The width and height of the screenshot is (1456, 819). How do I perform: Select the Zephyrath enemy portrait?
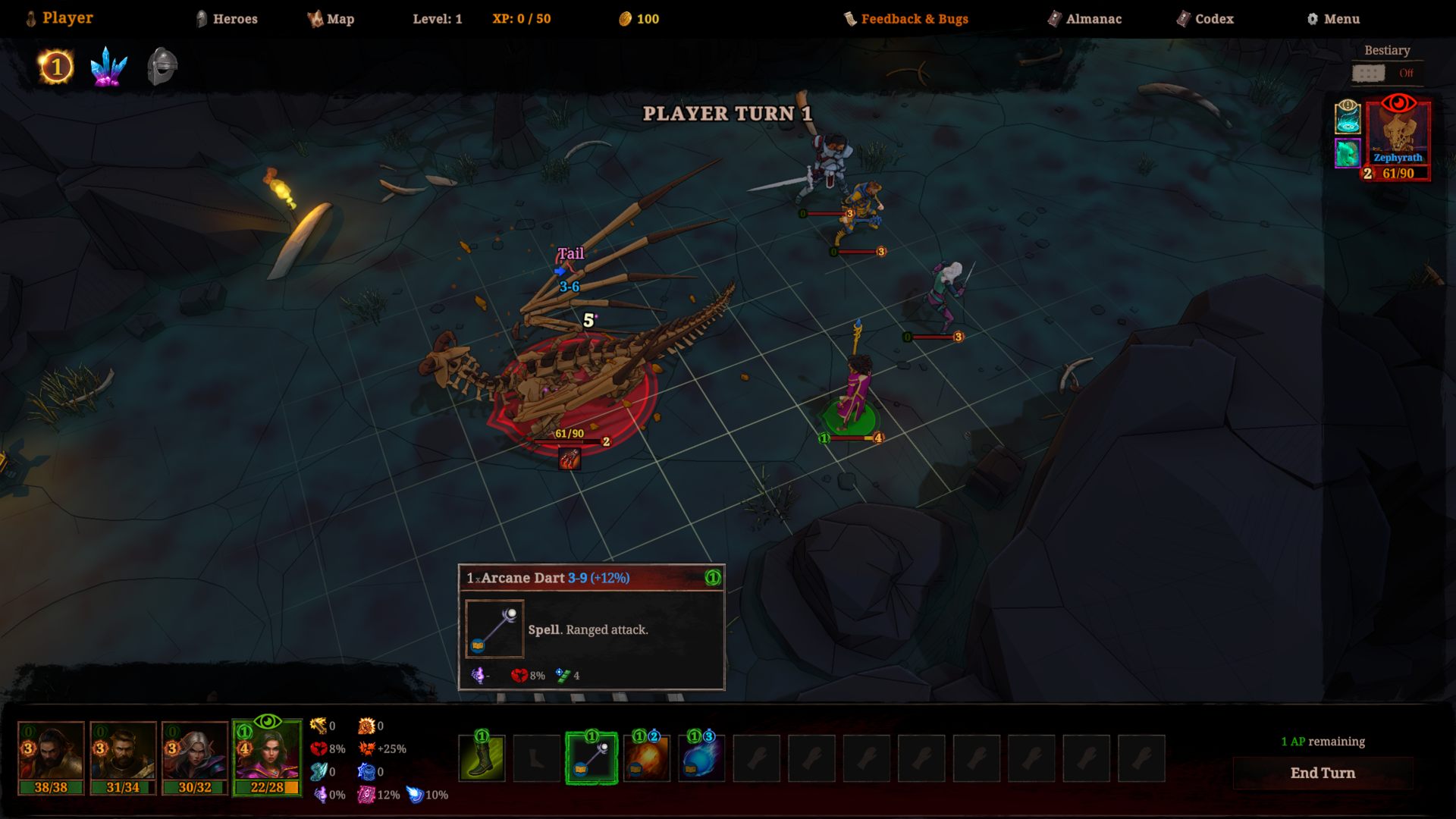1398,133
